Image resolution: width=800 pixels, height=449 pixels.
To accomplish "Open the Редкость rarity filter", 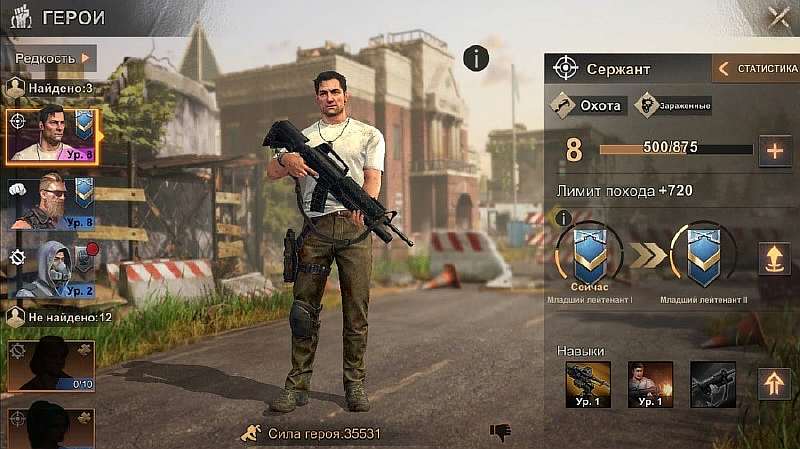I will 52,58.
